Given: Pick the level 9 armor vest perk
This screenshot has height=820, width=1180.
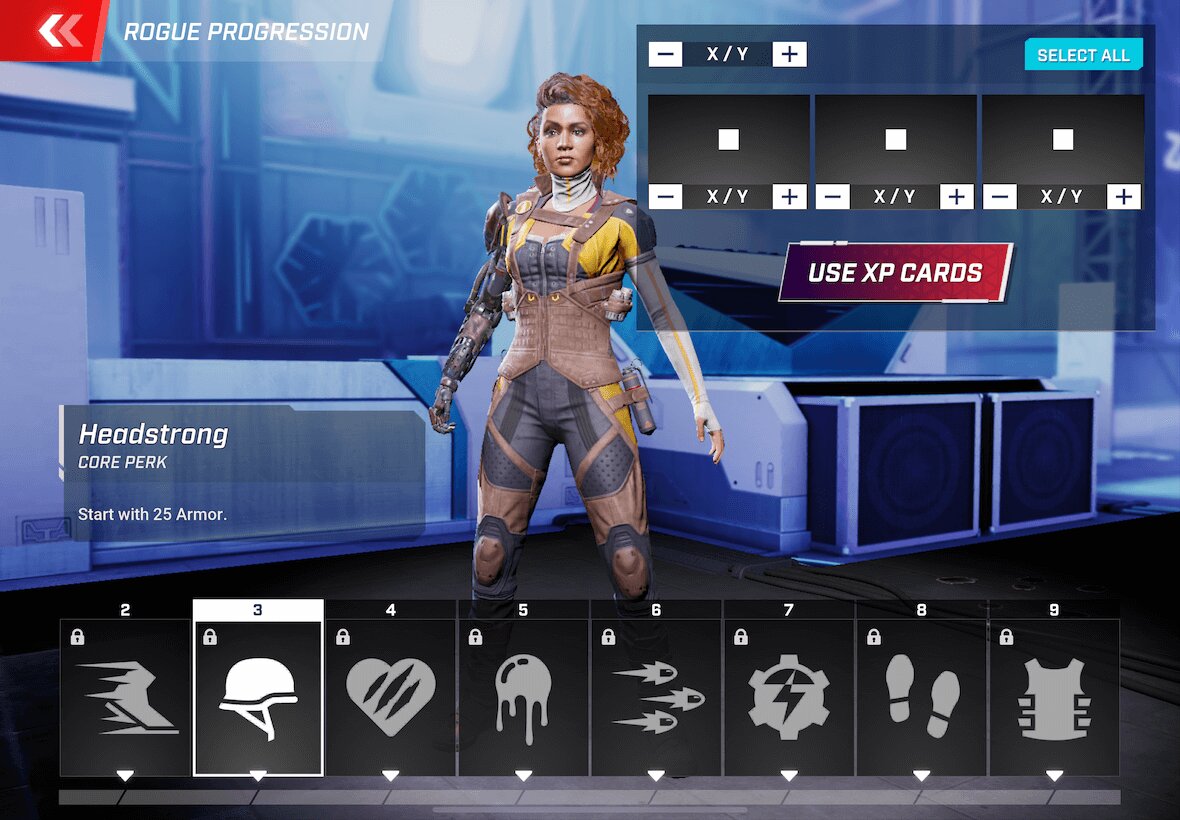Looking at the screenshot, I should [x=1054, y=697].
